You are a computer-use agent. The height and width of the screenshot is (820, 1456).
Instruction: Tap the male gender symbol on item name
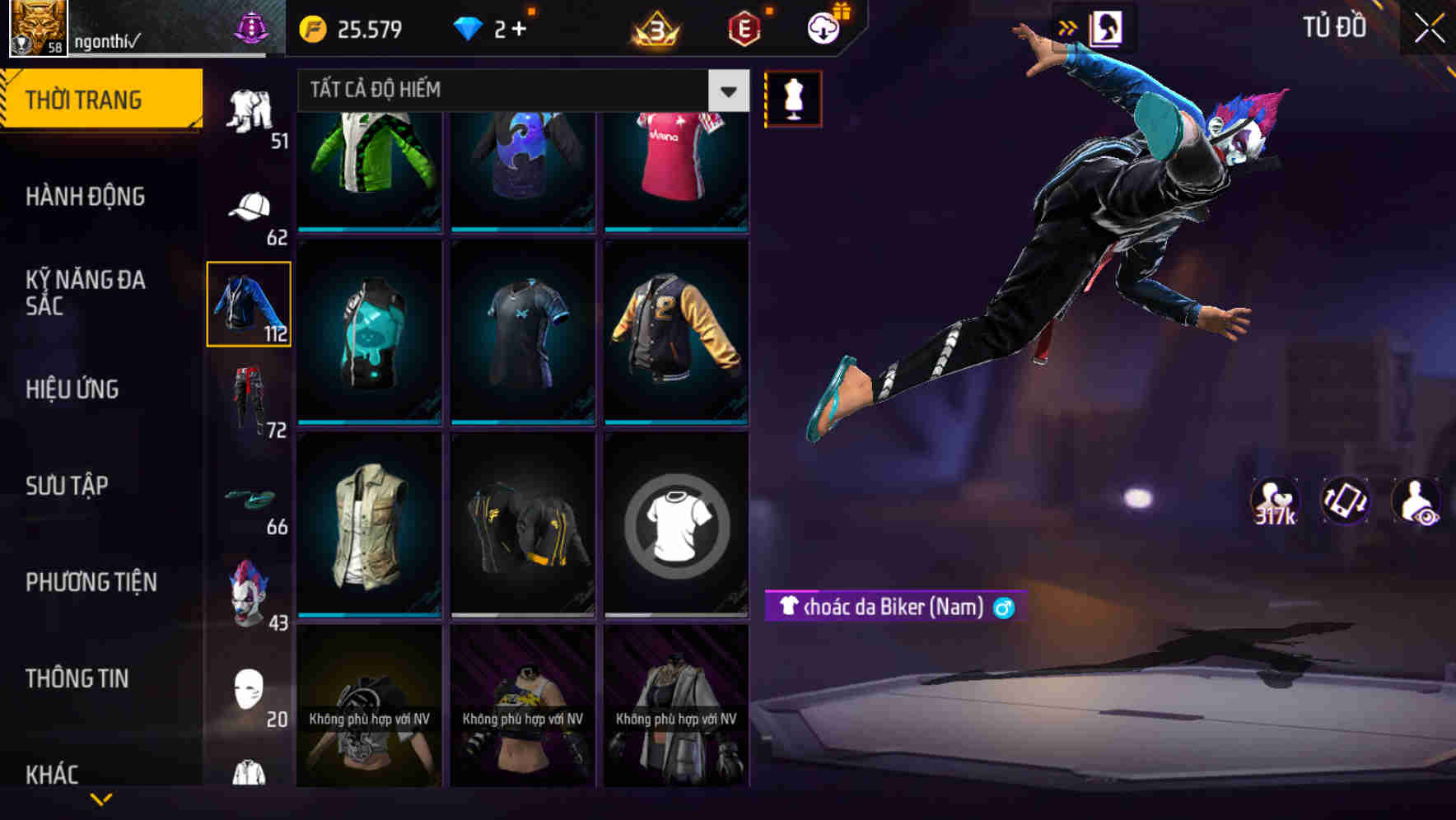(1005, 608)
